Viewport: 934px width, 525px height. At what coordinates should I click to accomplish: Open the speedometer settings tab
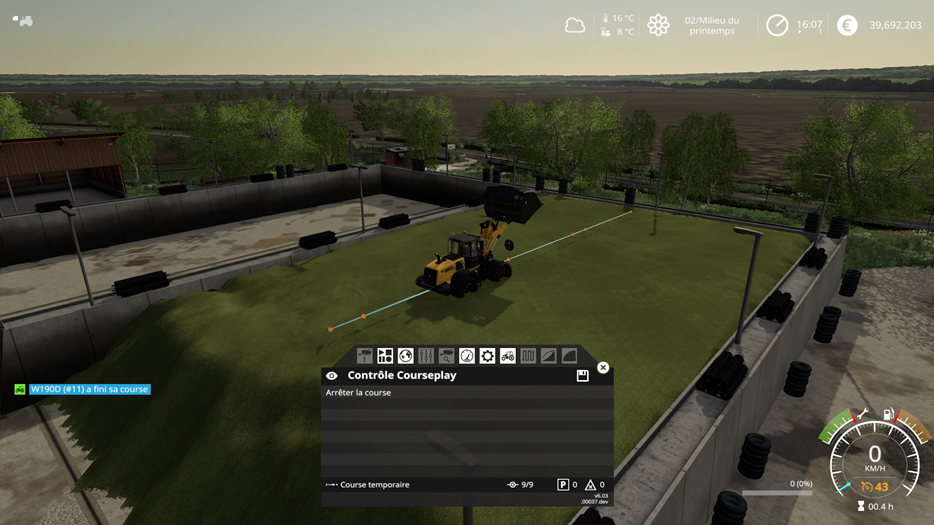click(x=467, y=356)
